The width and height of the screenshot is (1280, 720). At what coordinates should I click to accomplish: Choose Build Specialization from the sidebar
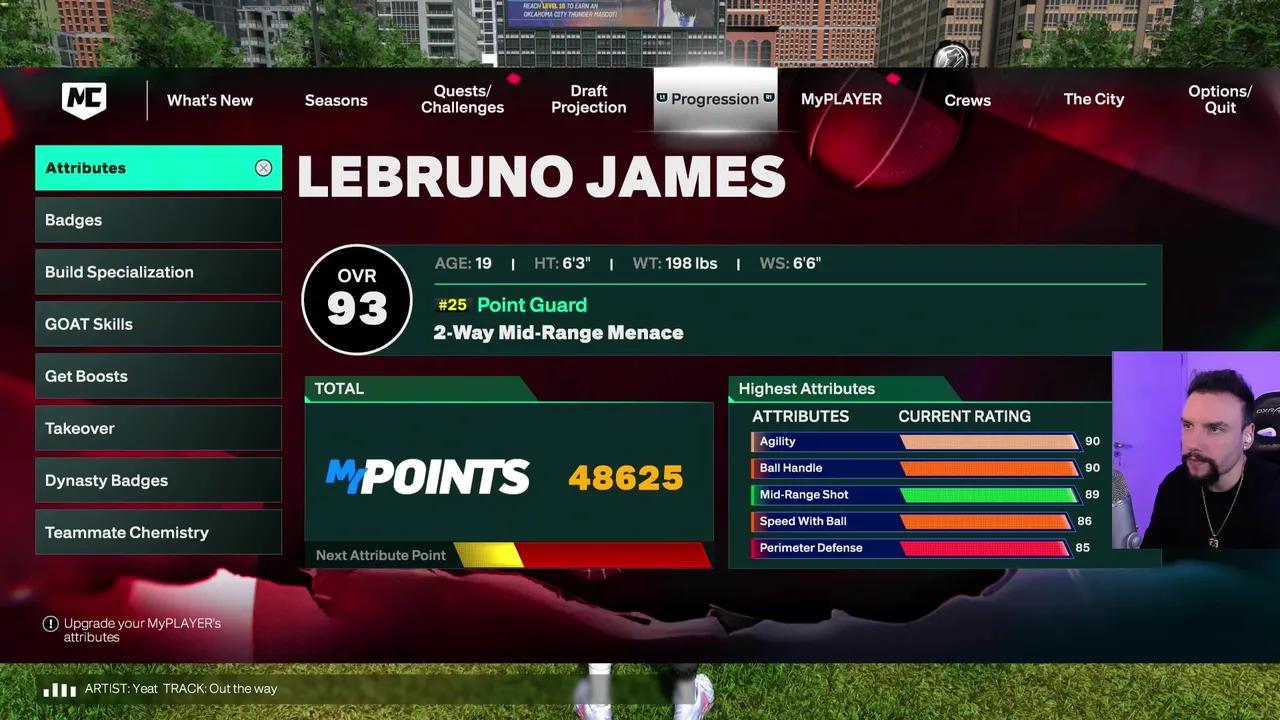click(158, 272)
